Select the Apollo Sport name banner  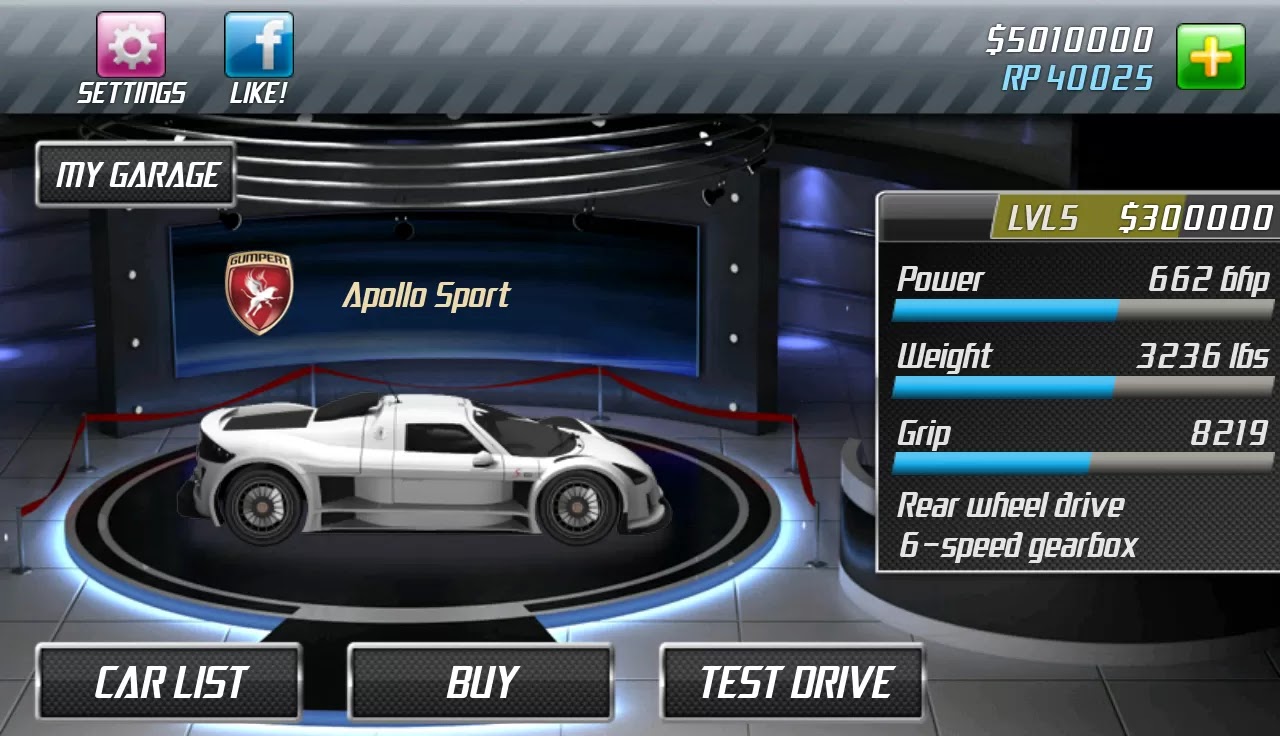pyautogui.click(x=428, y=295)
